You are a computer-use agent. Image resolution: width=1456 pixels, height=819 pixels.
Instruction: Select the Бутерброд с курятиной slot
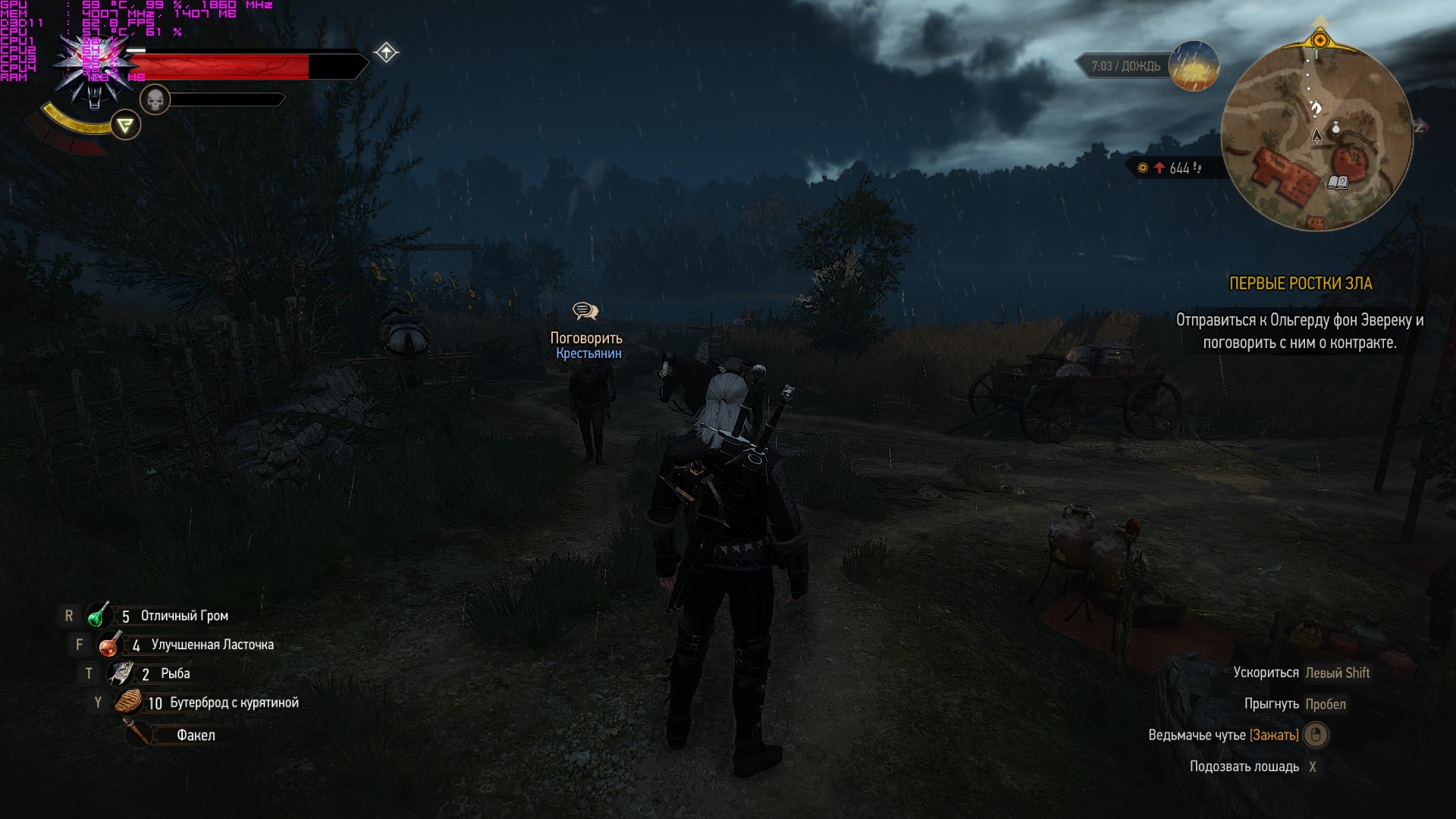pos(129,702)
